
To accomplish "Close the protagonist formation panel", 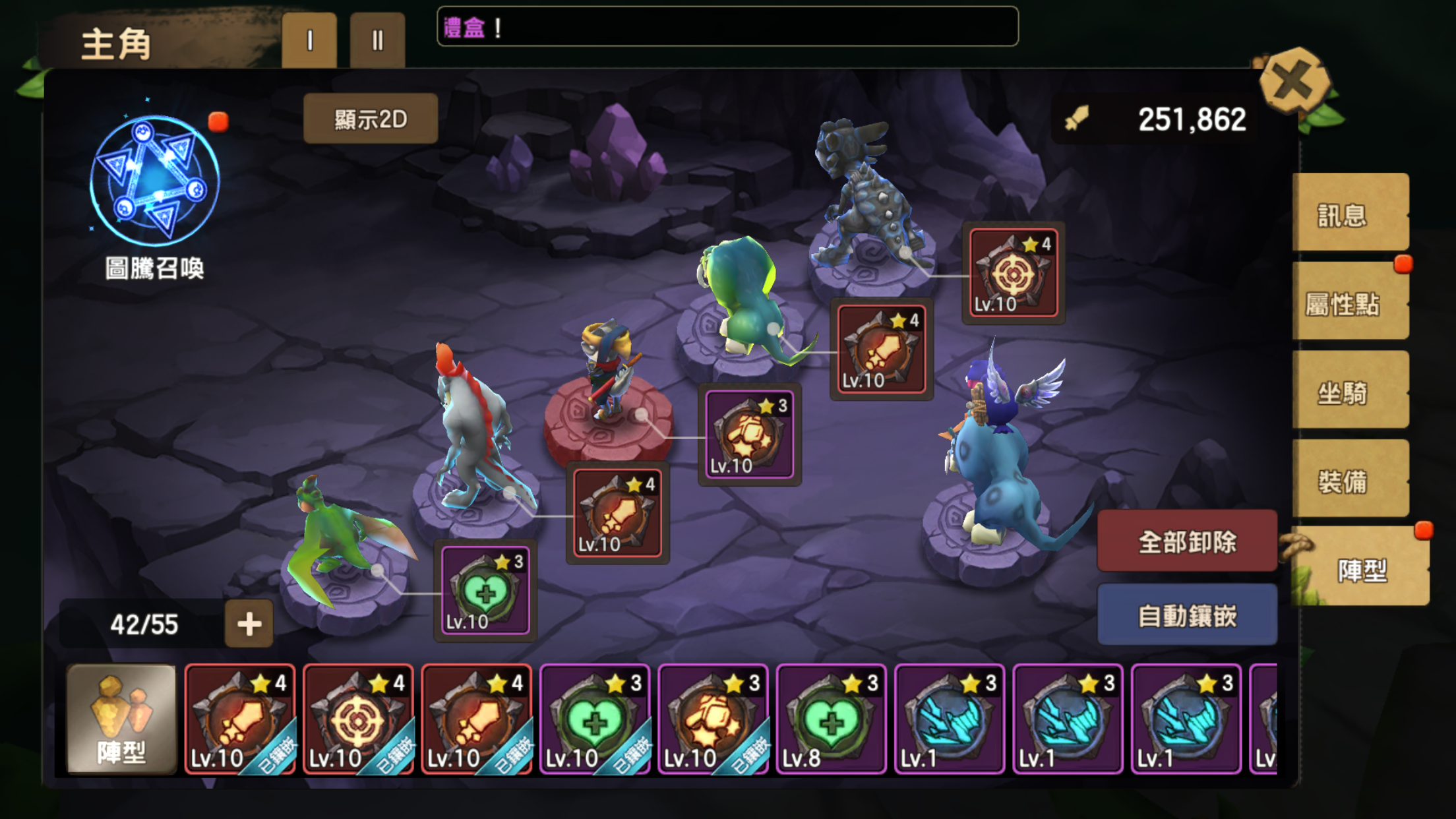I will click(x=1293, y=82).
